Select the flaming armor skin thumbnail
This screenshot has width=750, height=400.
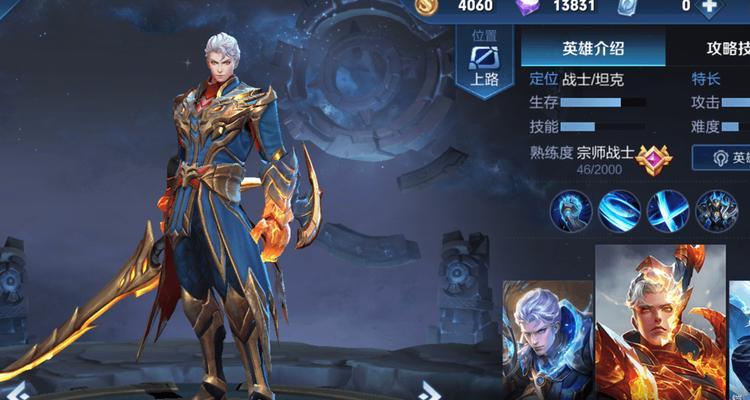[x=661, y=320]
